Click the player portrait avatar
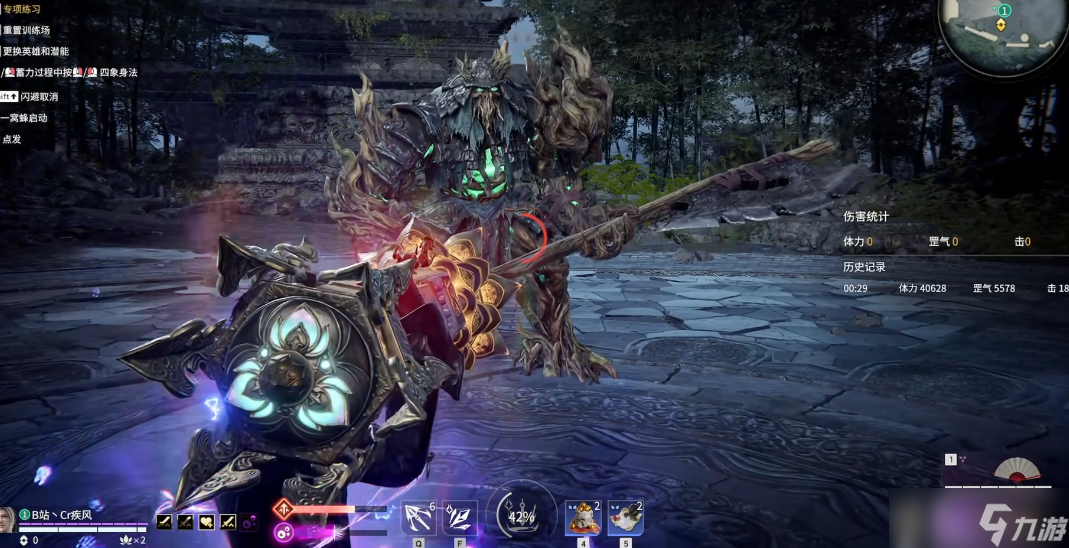Screen dimensions: 1069x548 click(7, 519)
